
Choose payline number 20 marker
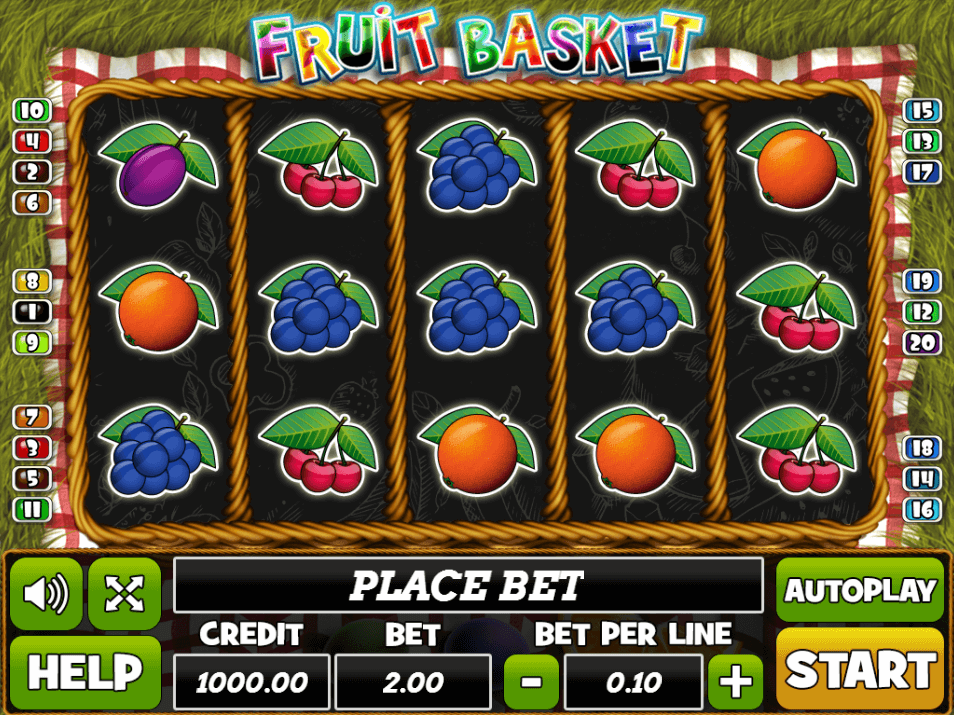pos(922,343)
